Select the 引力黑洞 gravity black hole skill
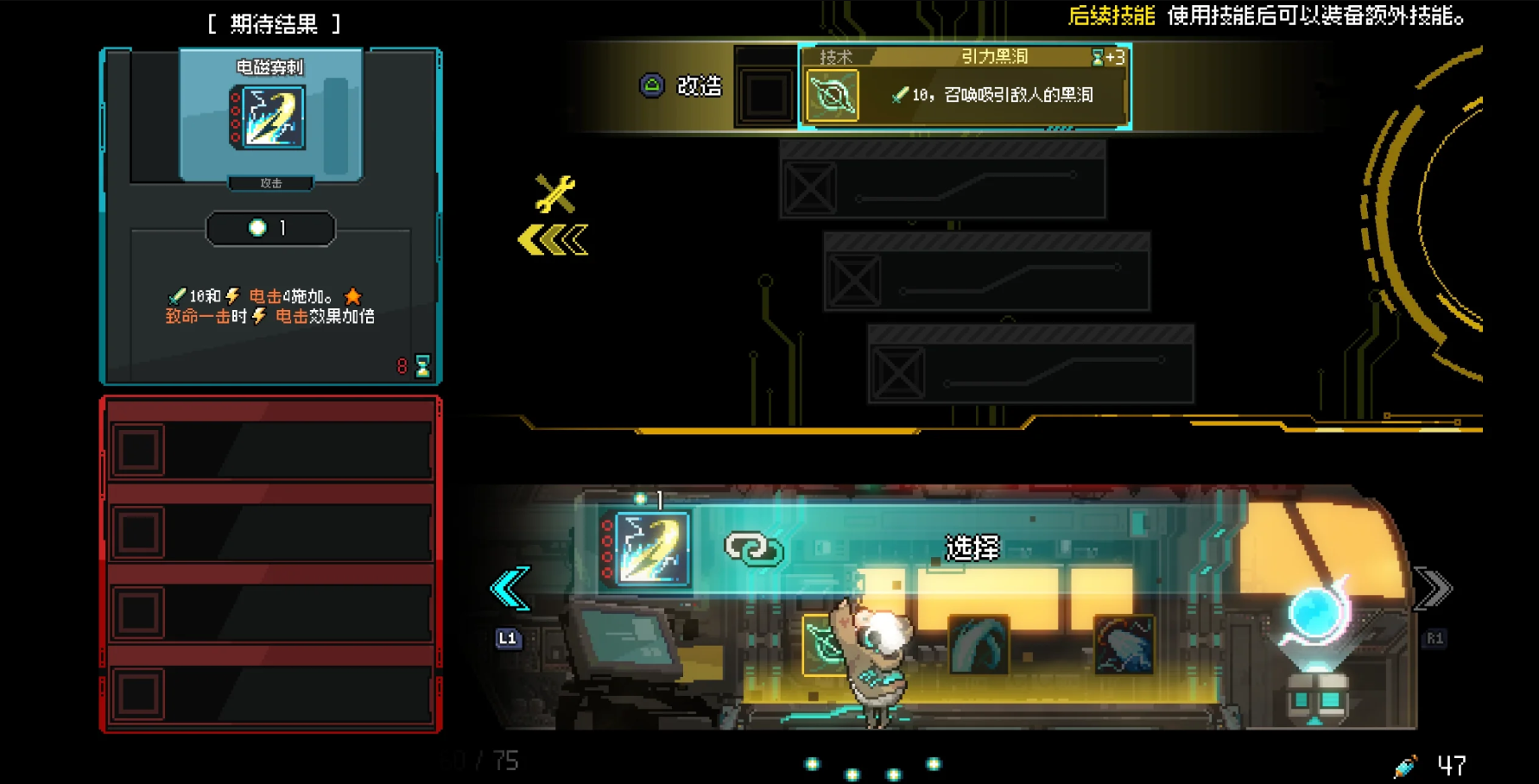This screenshot has width=1539, height=784. click(x=964, y=87)
